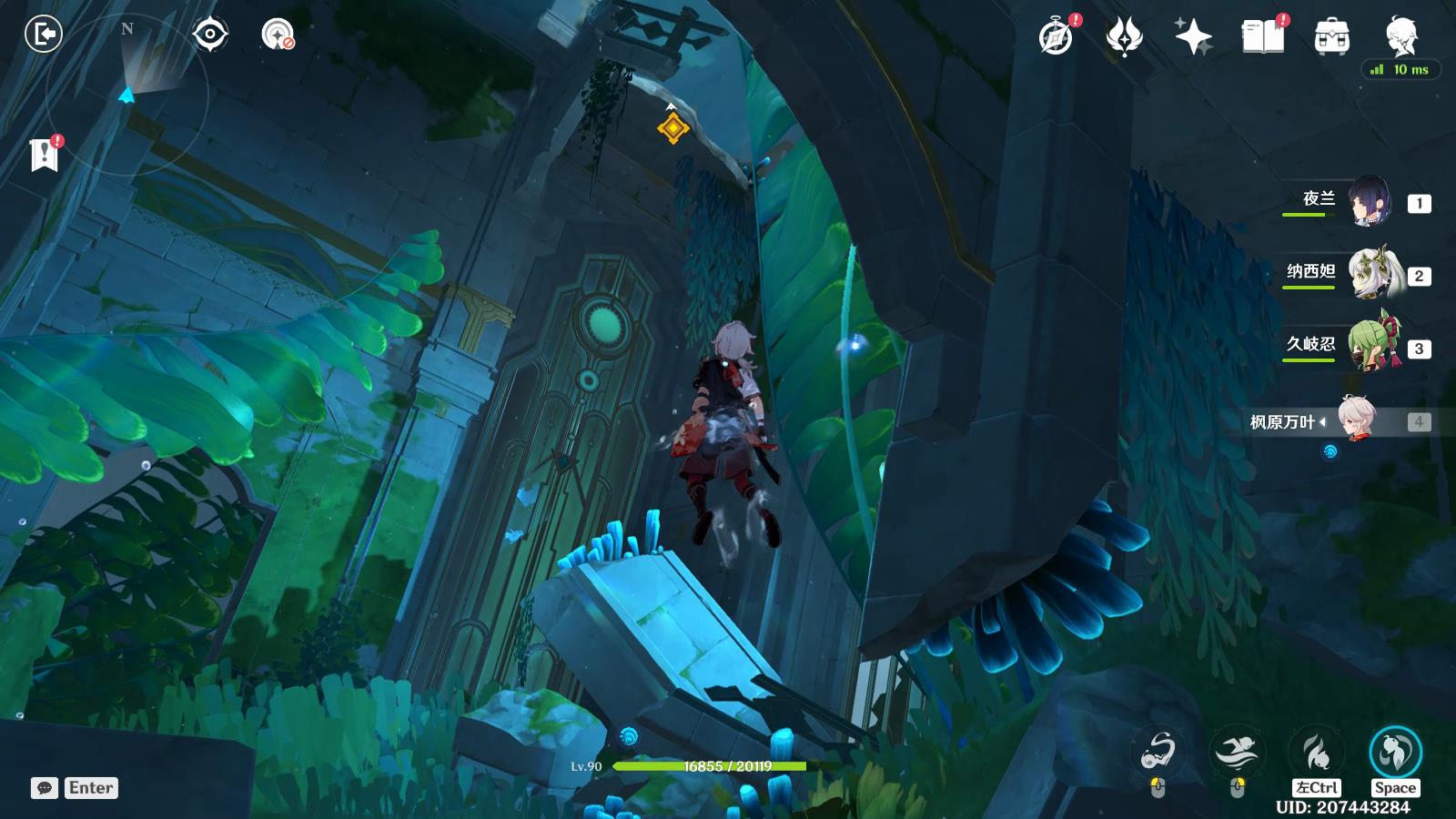Select active character 枫原万叶 in party list
Image resolution: width=1456 pixels, height=819 pixels.
(x=1358, y=420)
